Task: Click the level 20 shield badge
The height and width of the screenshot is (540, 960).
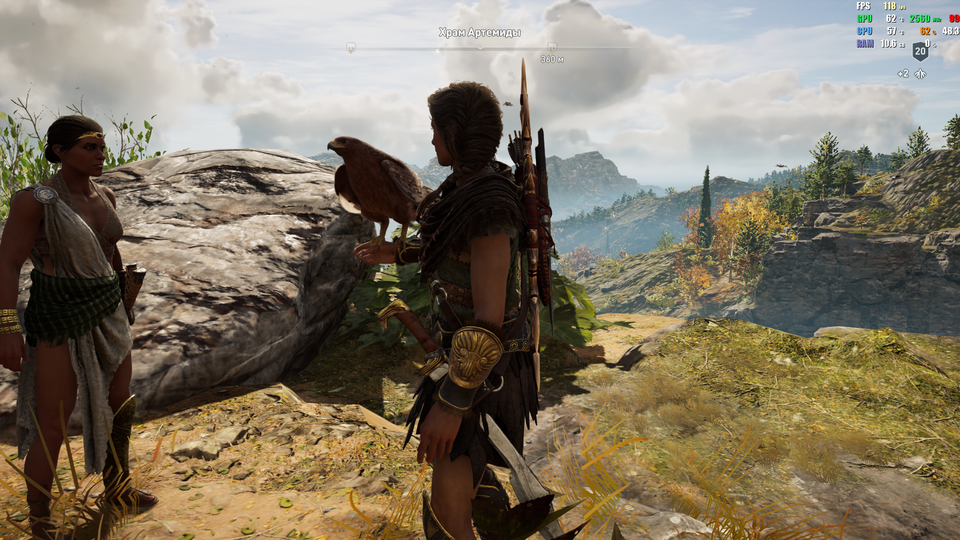Action: click(920, 51)
